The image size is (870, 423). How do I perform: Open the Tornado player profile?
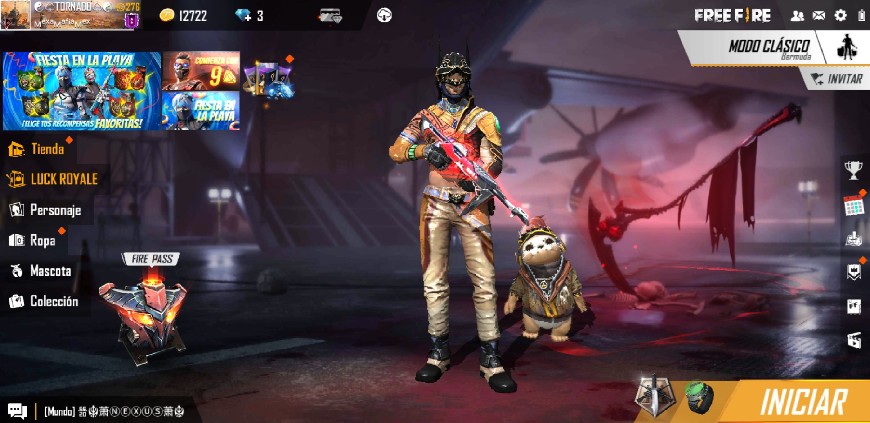click(x=70, y=14)
